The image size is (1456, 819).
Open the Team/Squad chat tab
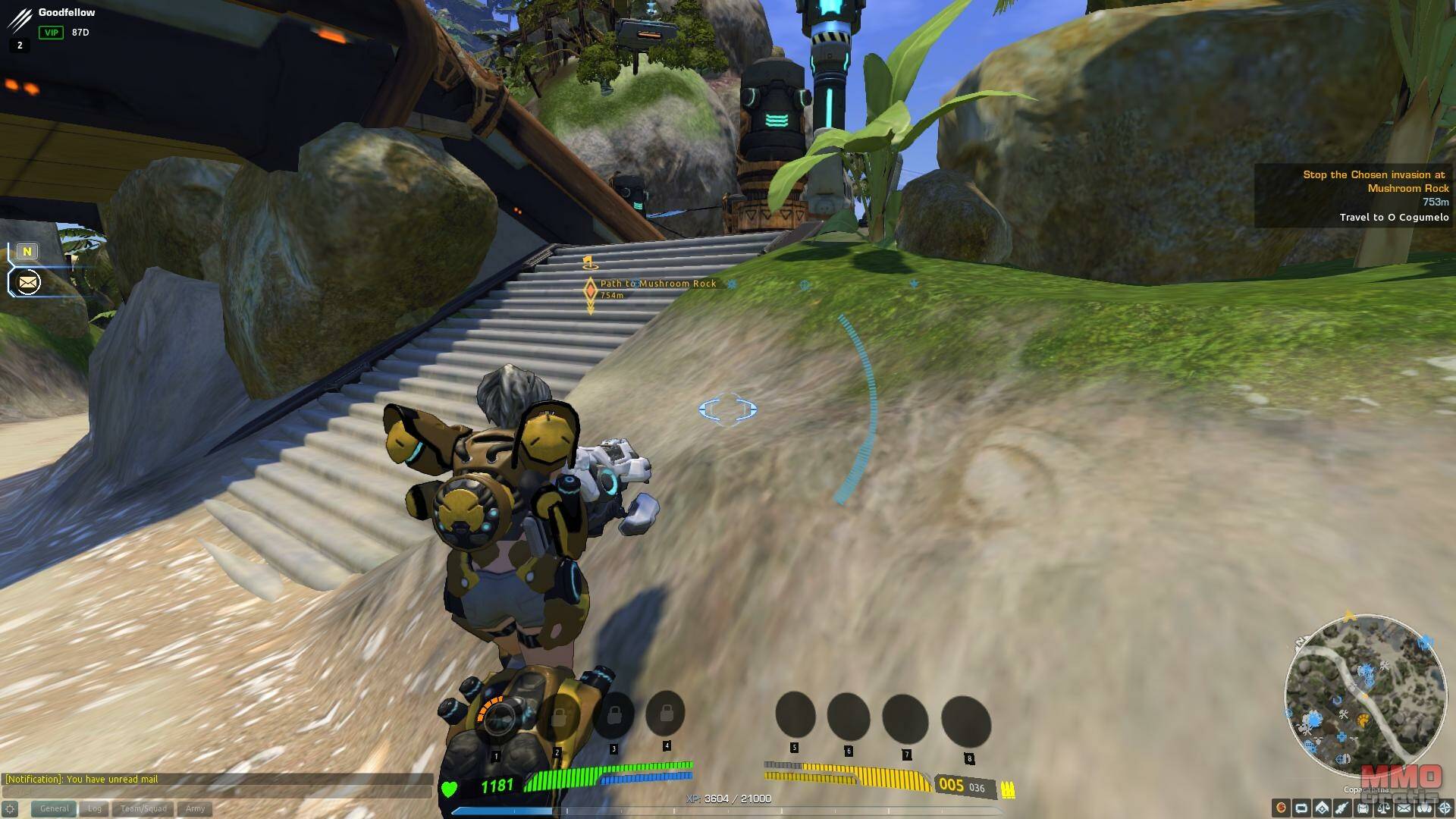click(x=143, y=808)
